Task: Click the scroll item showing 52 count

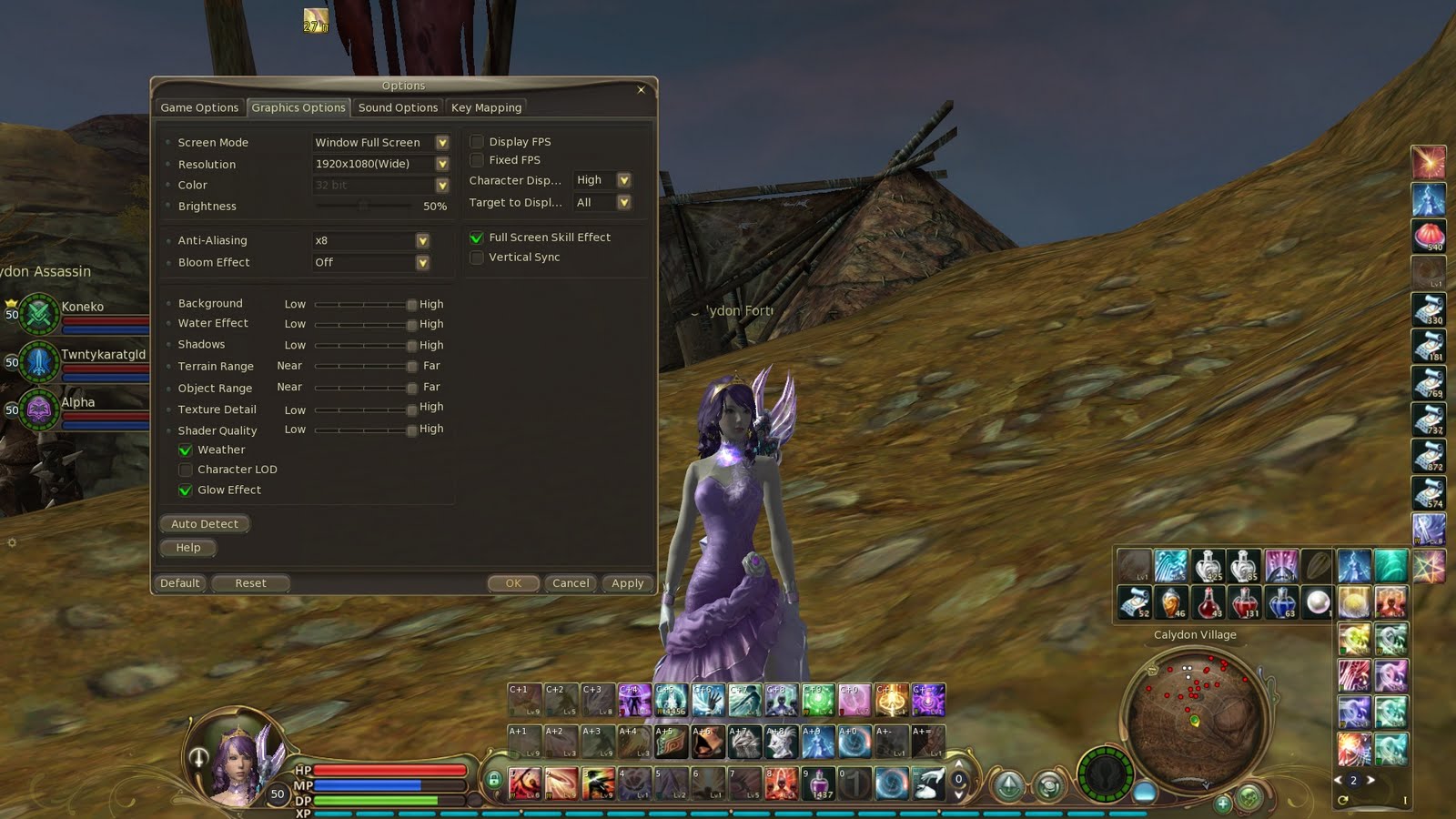Action: coord(1133,604)
